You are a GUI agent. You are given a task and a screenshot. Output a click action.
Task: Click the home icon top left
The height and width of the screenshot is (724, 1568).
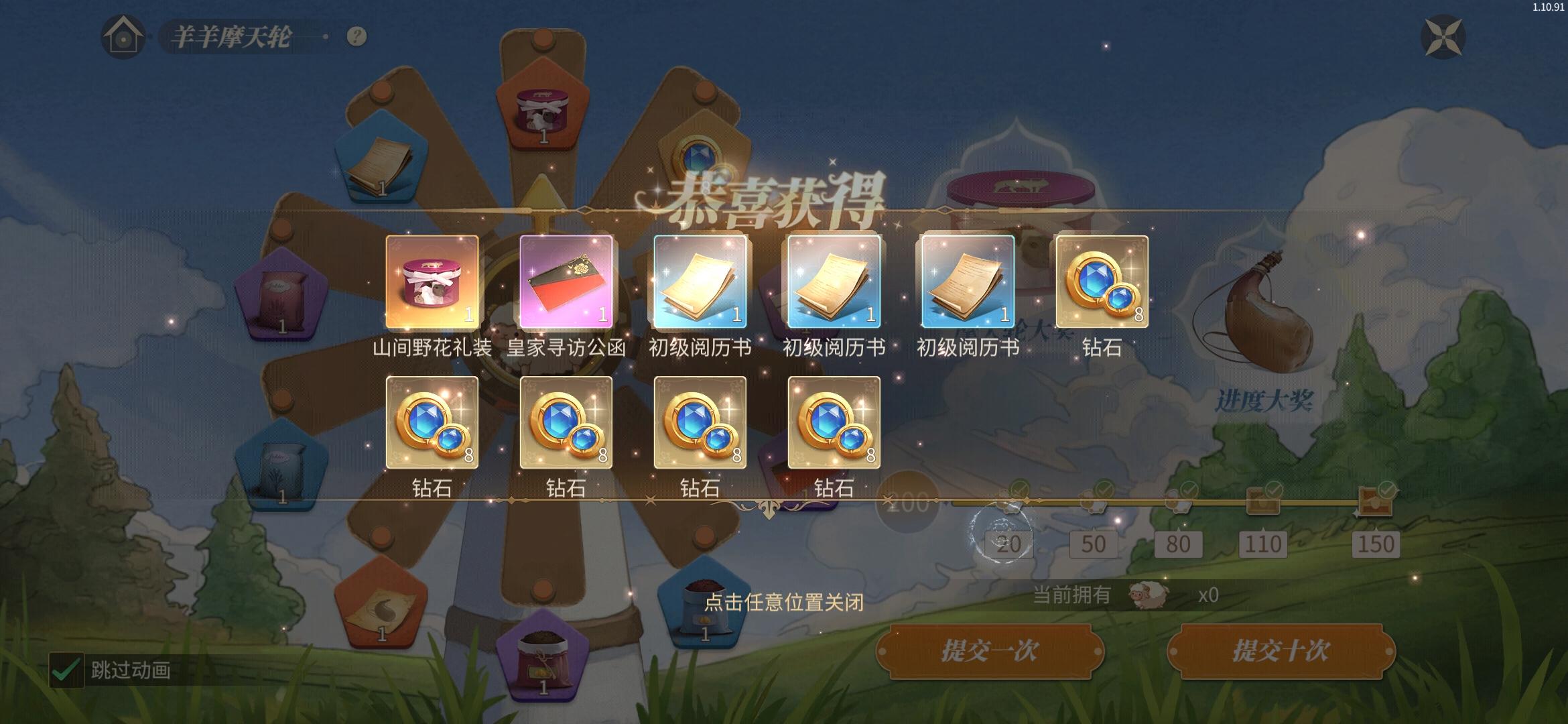[122, 37]
